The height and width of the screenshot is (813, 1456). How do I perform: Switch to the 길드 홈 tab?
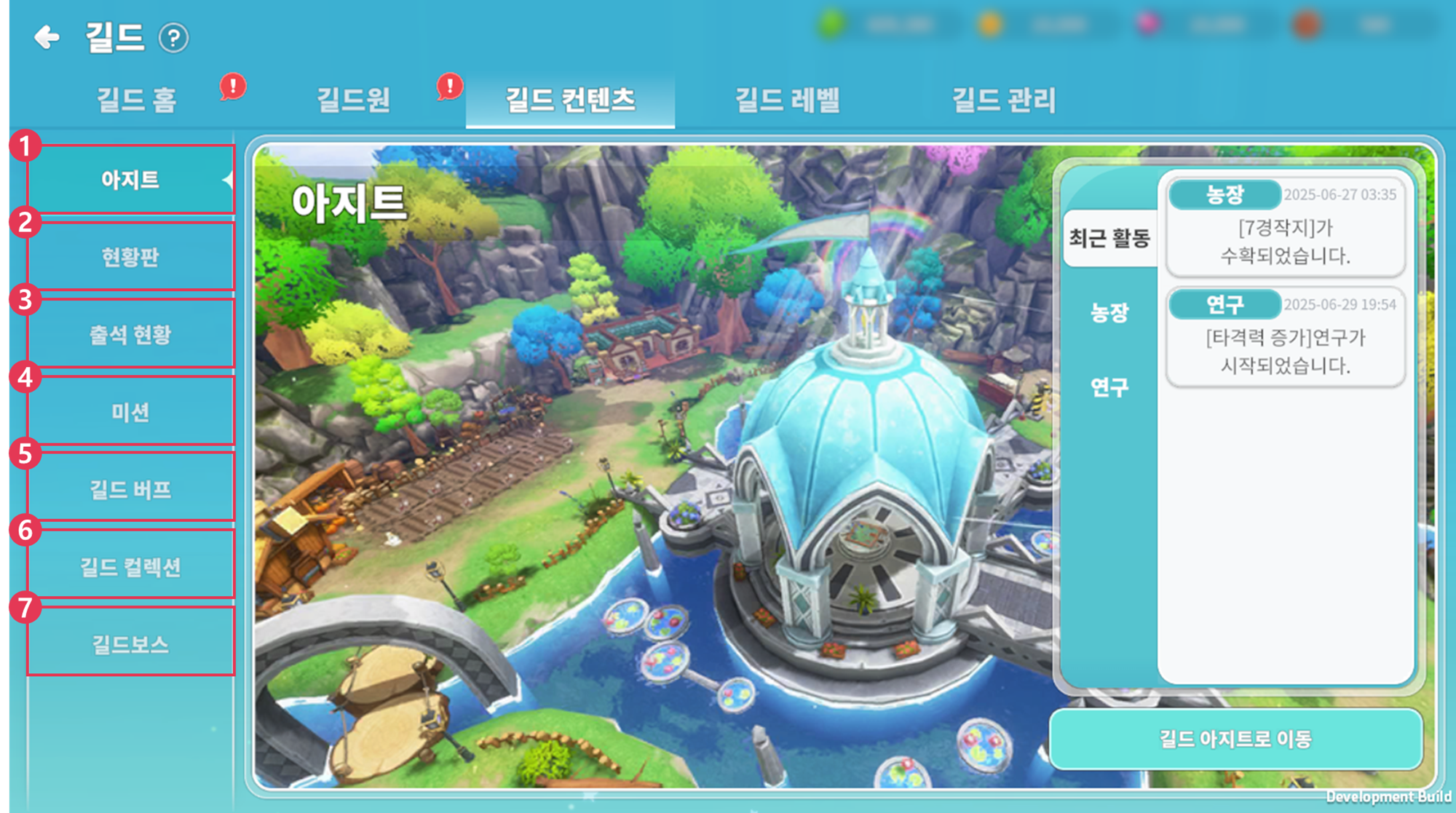click(137, 100)
